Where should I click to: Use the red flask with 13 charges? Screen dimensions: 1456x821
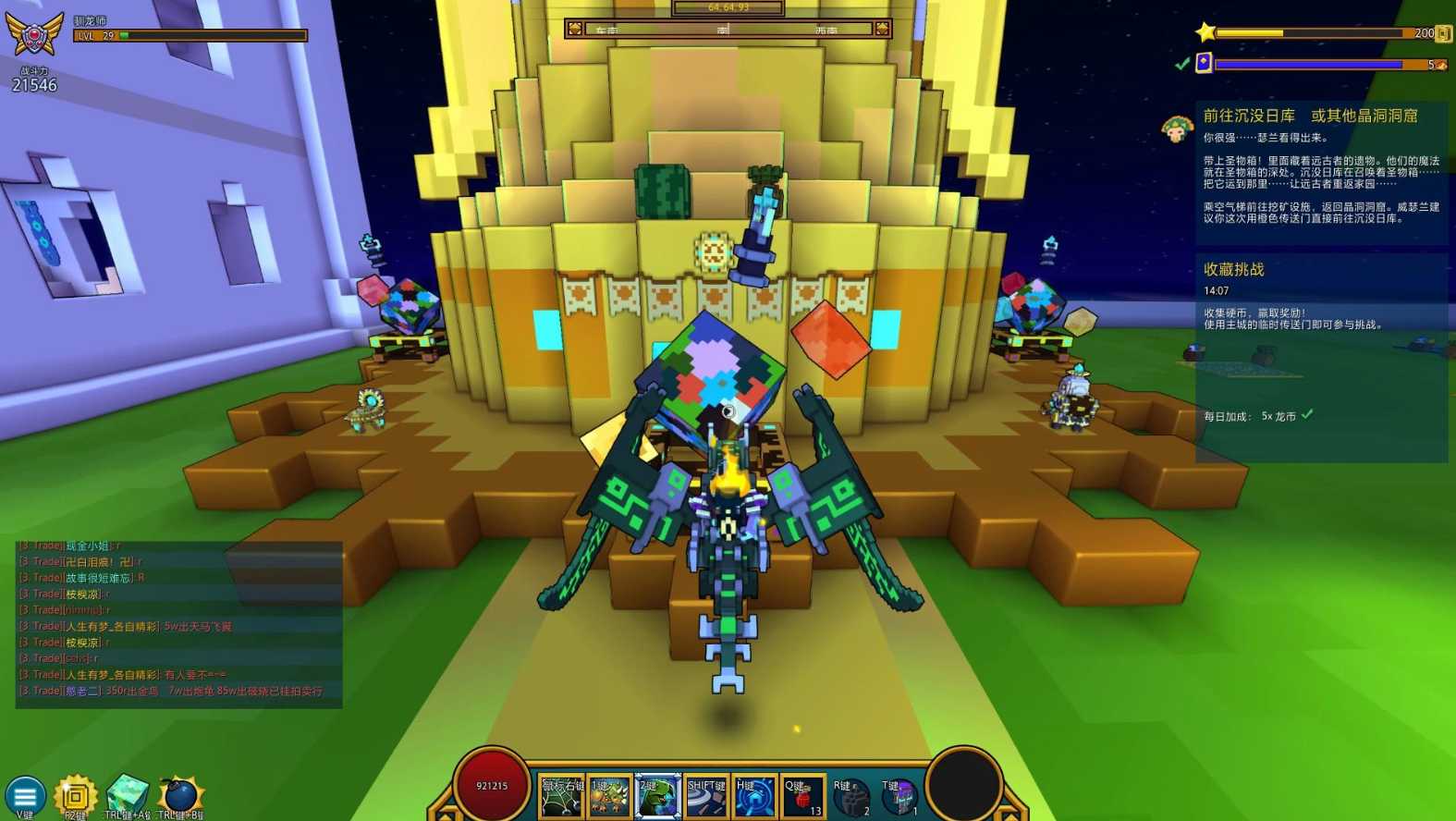(802, 797)
